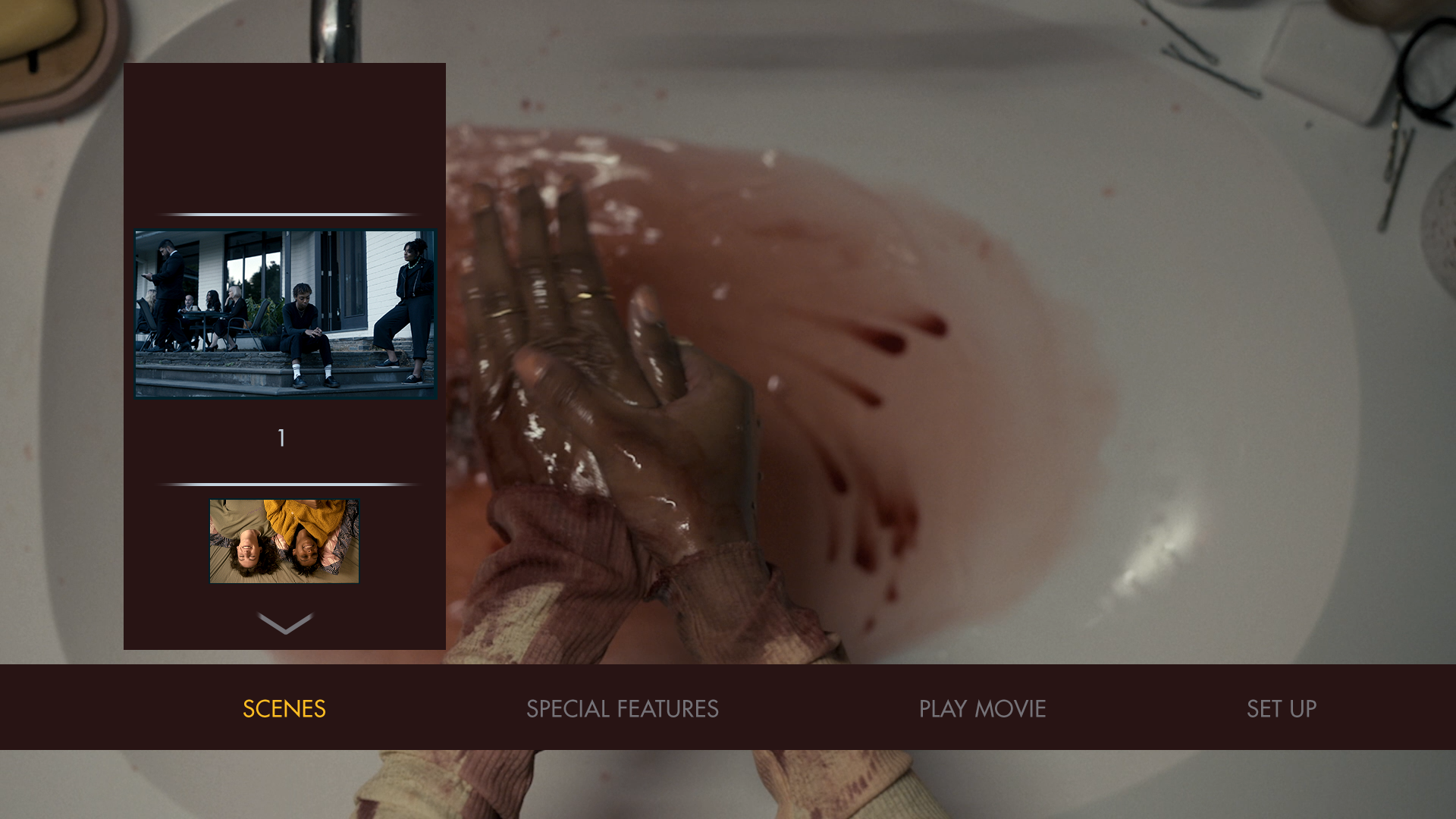Screen dimensions: 1456x819
Task: Activate PLAY MOVIE in the navigation bar
Action: (981, 709)
